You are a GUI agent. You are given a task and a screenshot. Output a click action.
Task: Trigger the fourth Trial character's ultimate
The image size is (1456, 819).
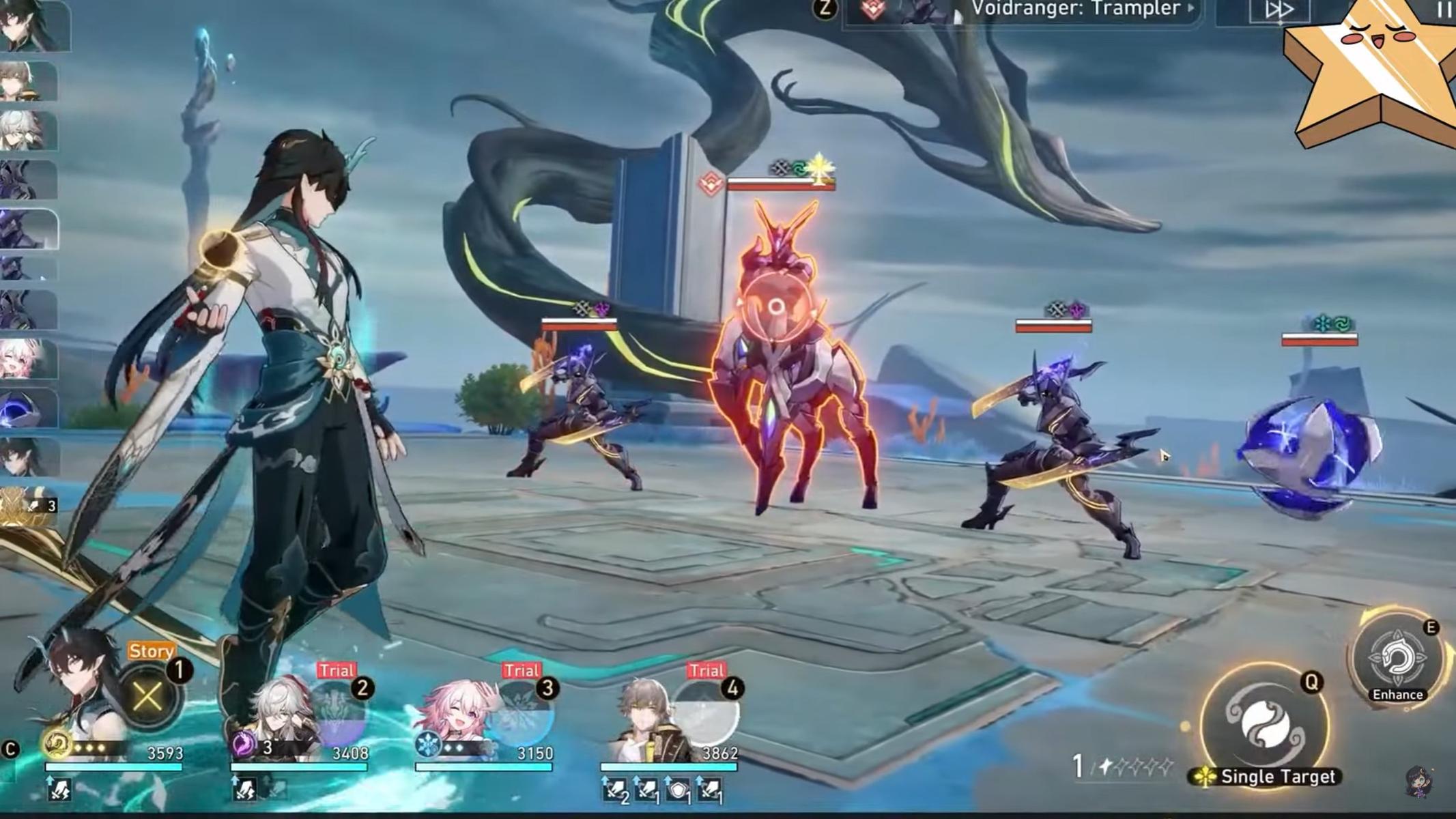pos(707,714)
